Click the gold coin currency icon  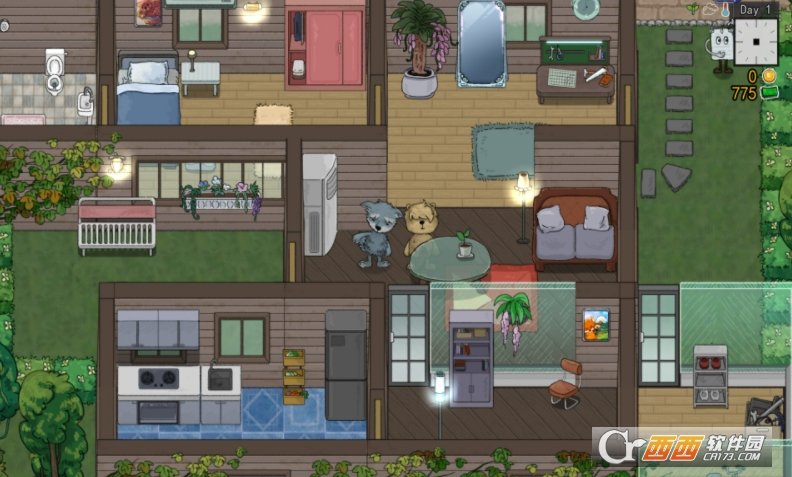click(x=769, y=76)
